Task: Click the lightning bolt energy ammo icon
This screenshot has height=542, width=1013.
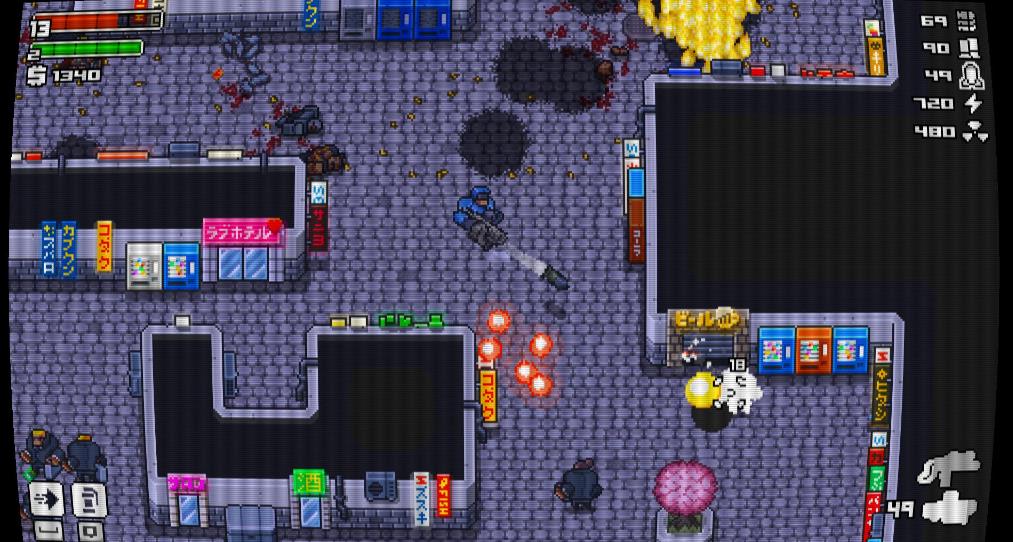Action: [x=973, y=103]
